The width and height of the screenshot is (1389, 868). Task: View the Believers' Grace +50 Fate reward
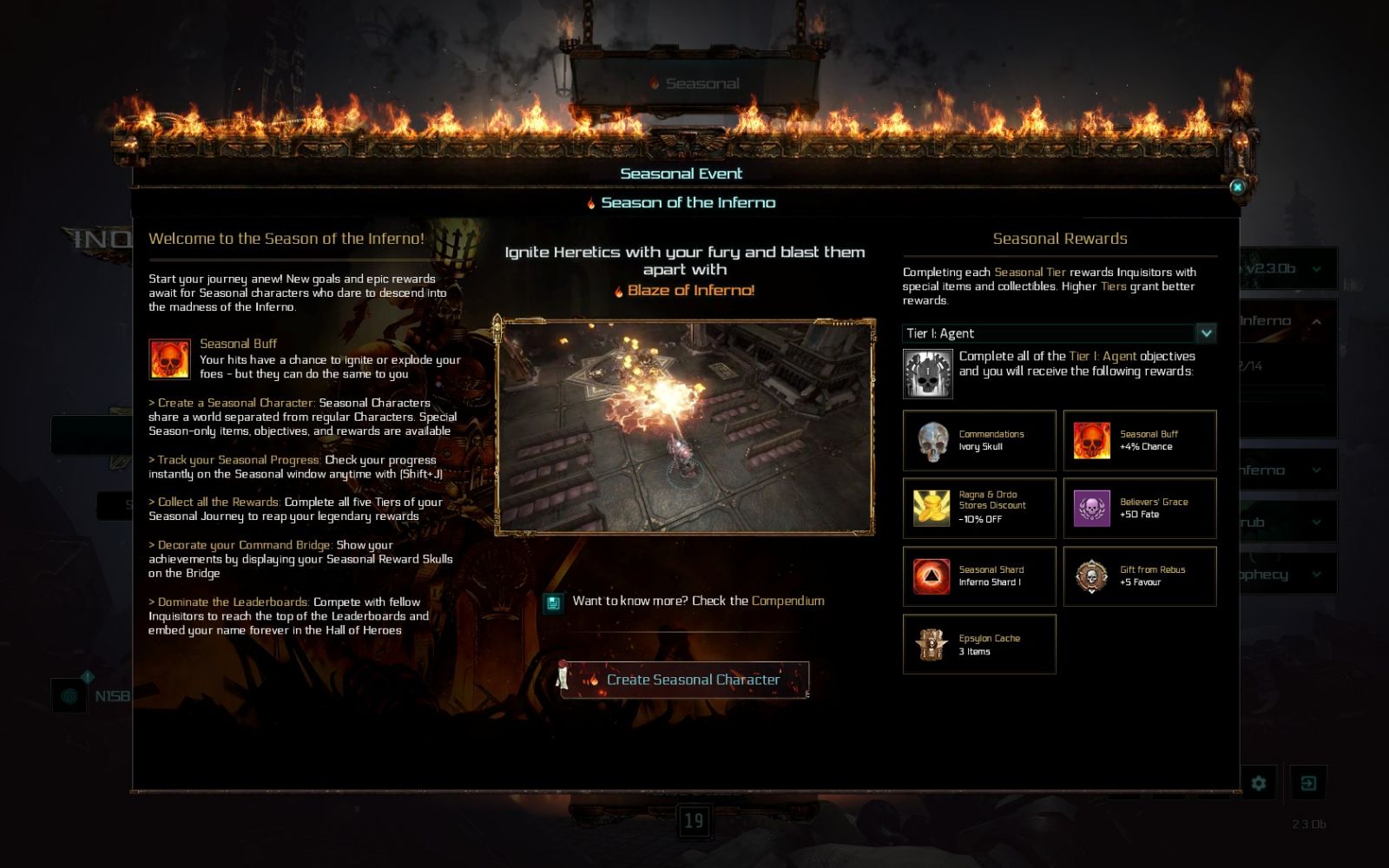[x=1140, y=508]
